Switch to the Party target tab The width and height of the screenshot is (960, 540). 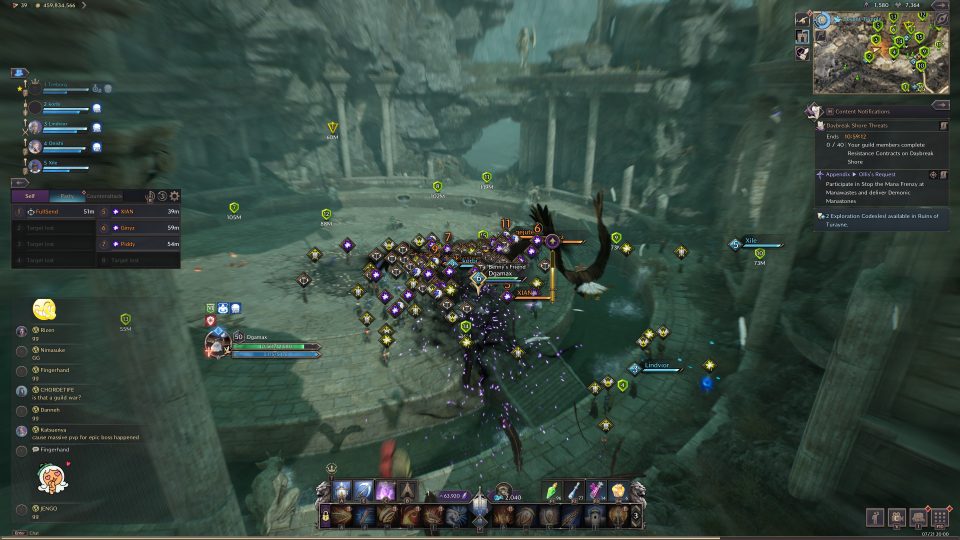(x=66, y=196)
